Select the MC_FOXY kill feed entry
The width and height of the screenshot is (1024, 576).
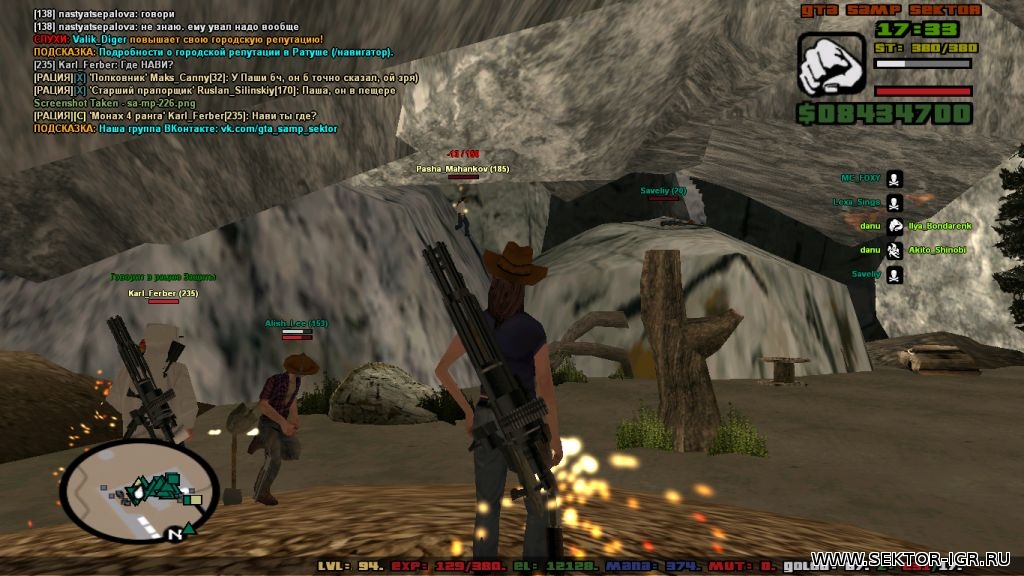click(860, 178)
